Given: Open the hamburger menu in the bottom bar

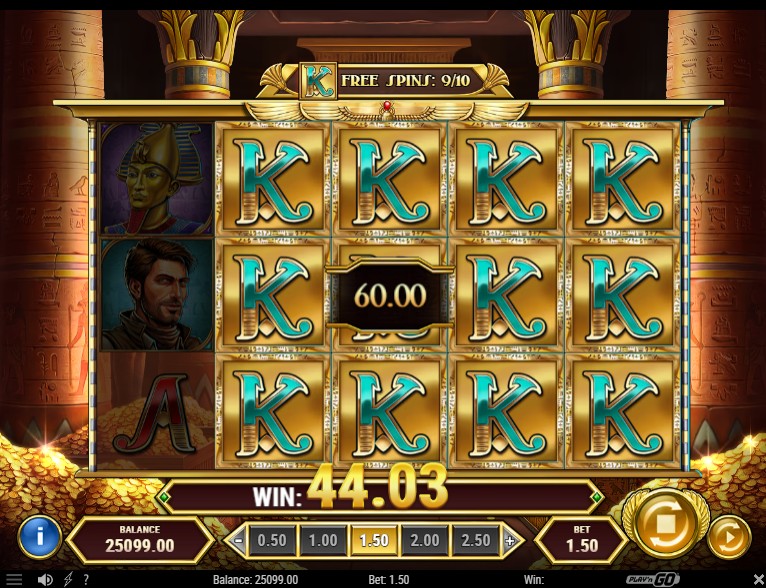Looking at the screenshot, I should tap(14, 579).
